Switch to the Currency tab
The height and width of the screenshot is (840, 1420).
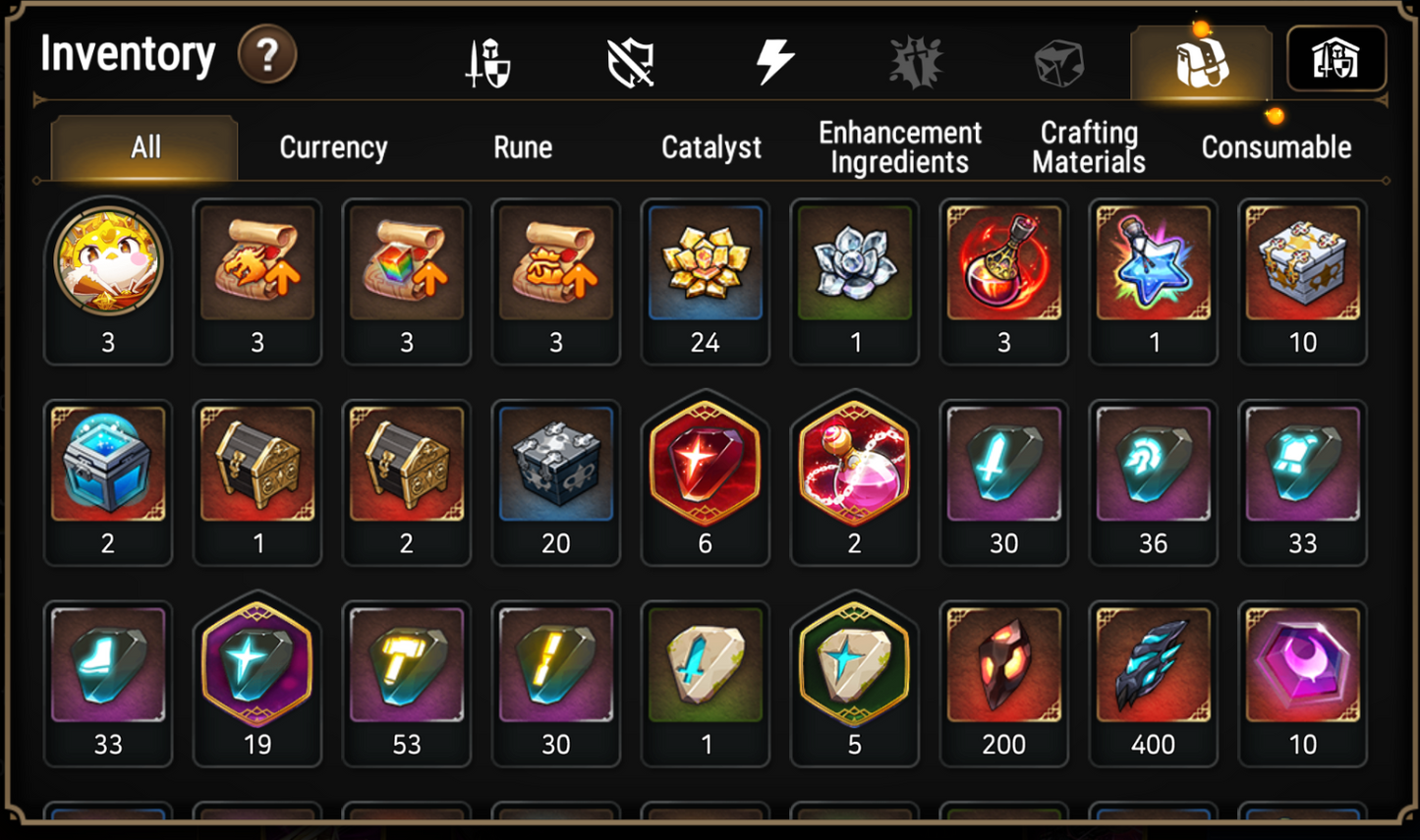coord(333,147)
